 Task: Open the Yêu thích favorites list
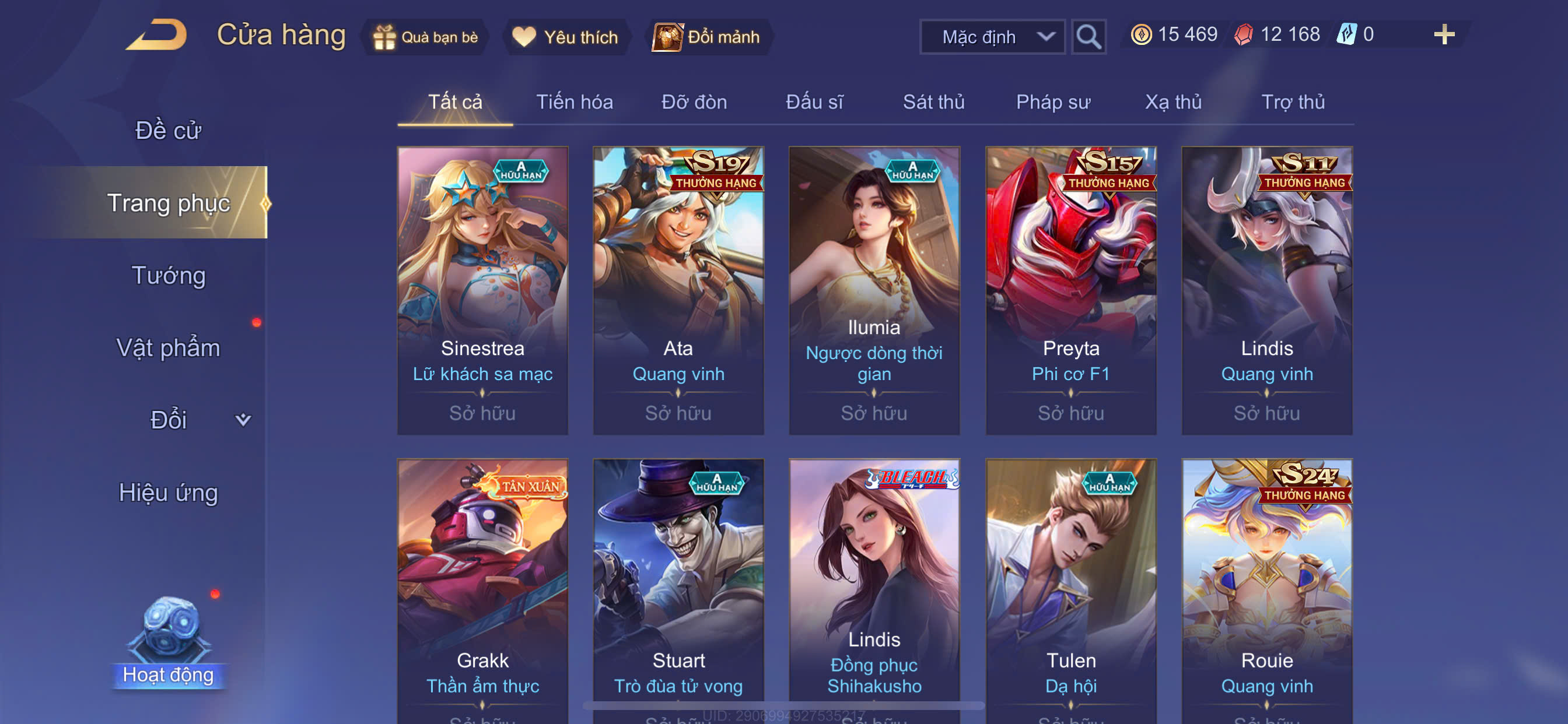pyautogui.click(x=565, y=37)
